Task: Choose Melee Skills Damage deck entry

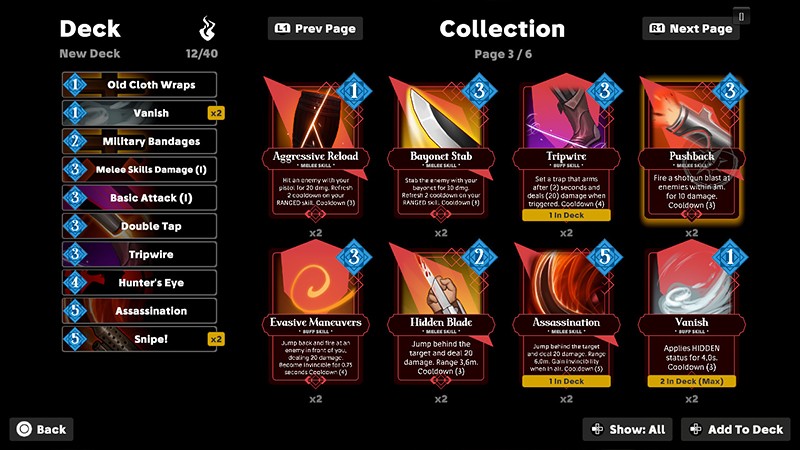Action: pyautogui.click(x=140, y=170)
